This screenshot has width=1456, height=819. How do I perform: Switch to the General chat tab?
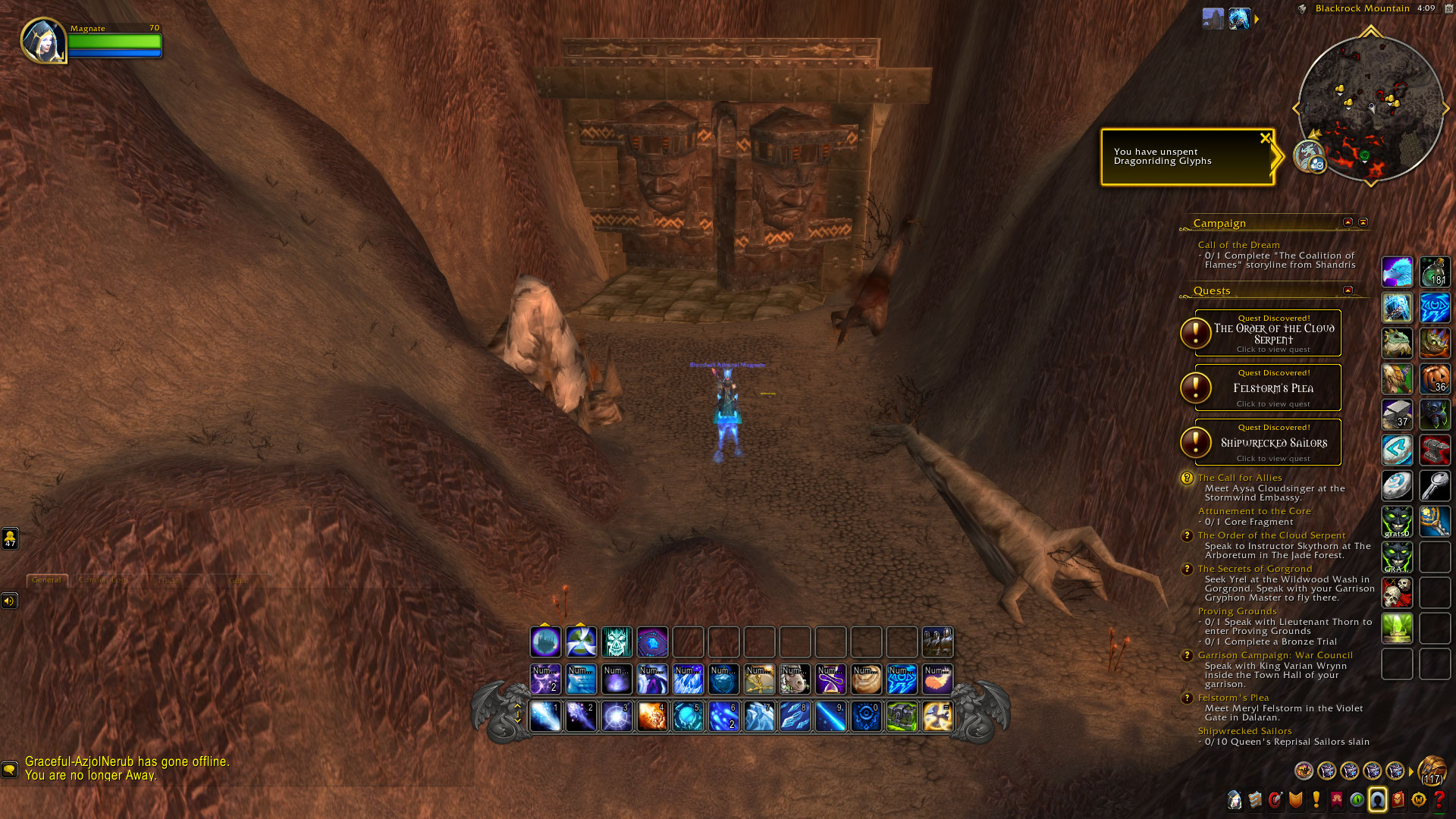[46, 580]
